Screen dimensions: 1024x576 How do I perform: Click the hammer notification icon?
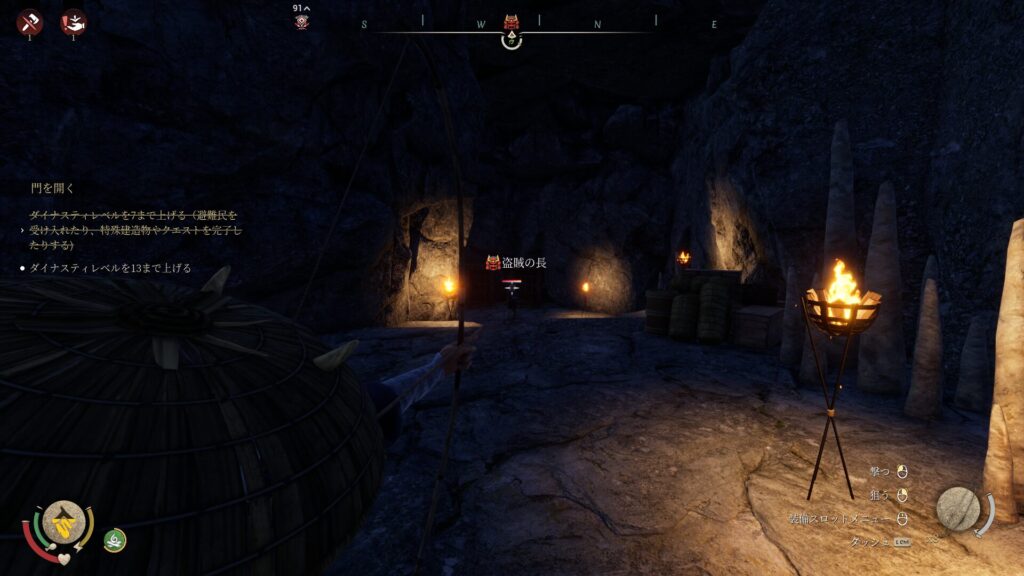(29, 21)
